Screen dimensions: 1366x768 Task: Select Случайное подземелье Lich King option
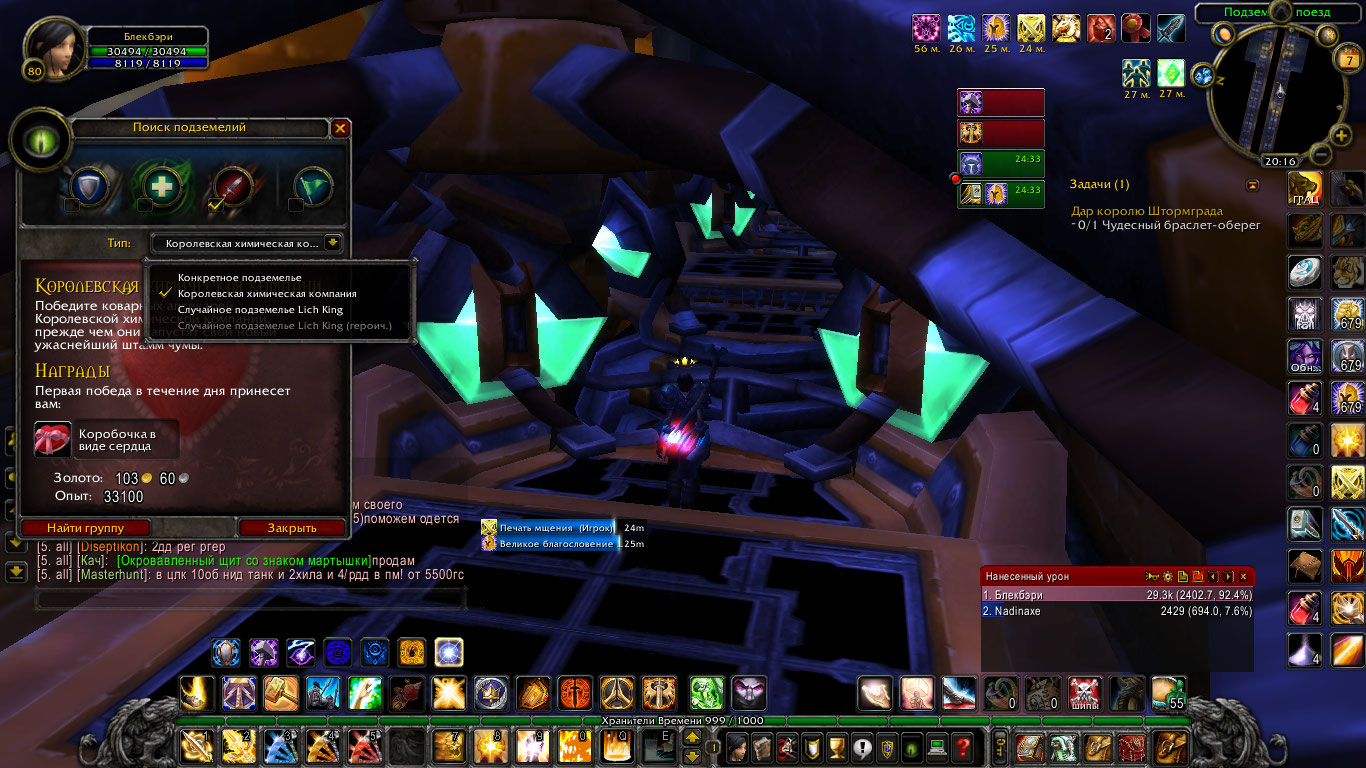pos(260,310)
